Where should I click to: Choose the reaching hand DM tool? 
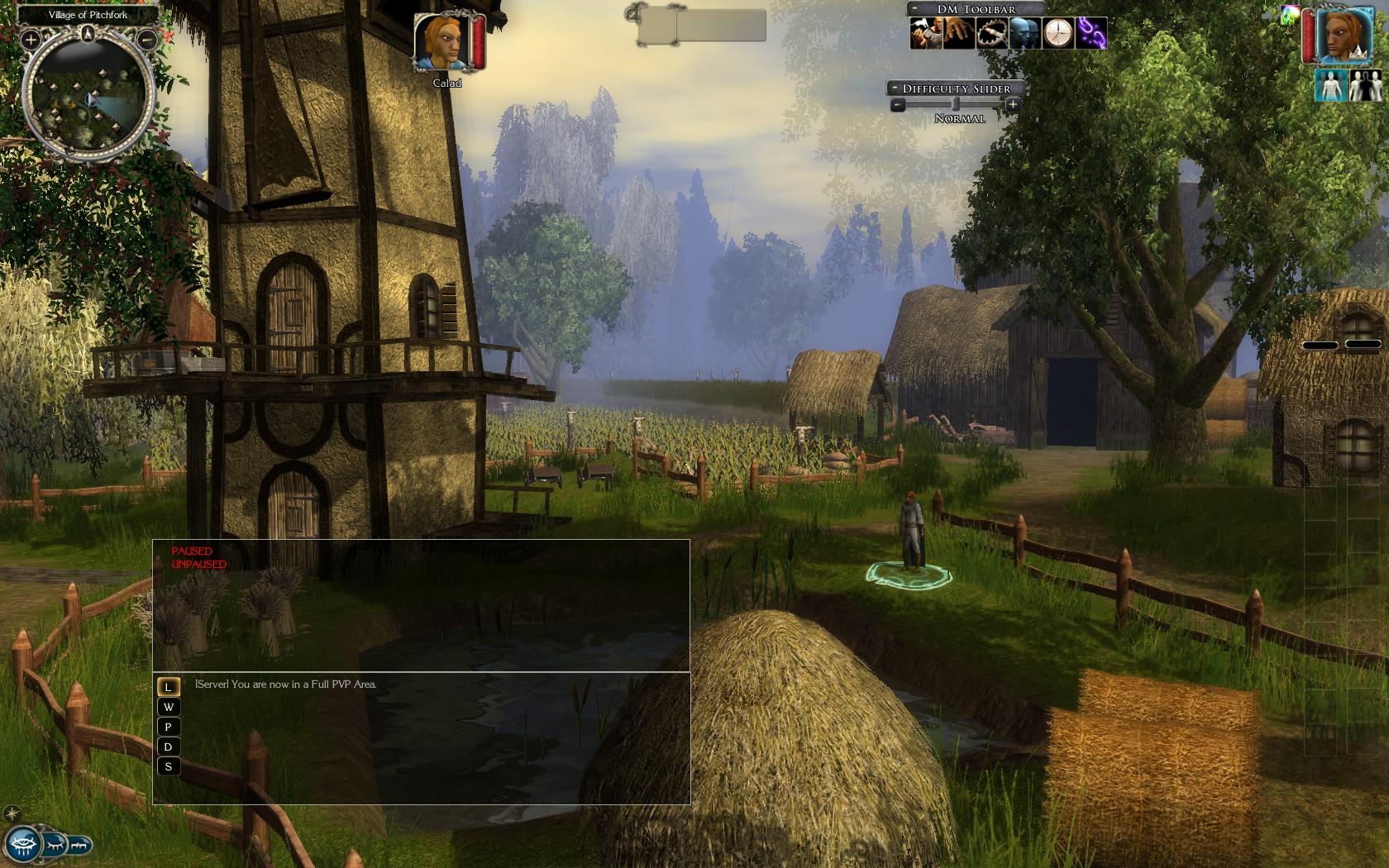959,33
